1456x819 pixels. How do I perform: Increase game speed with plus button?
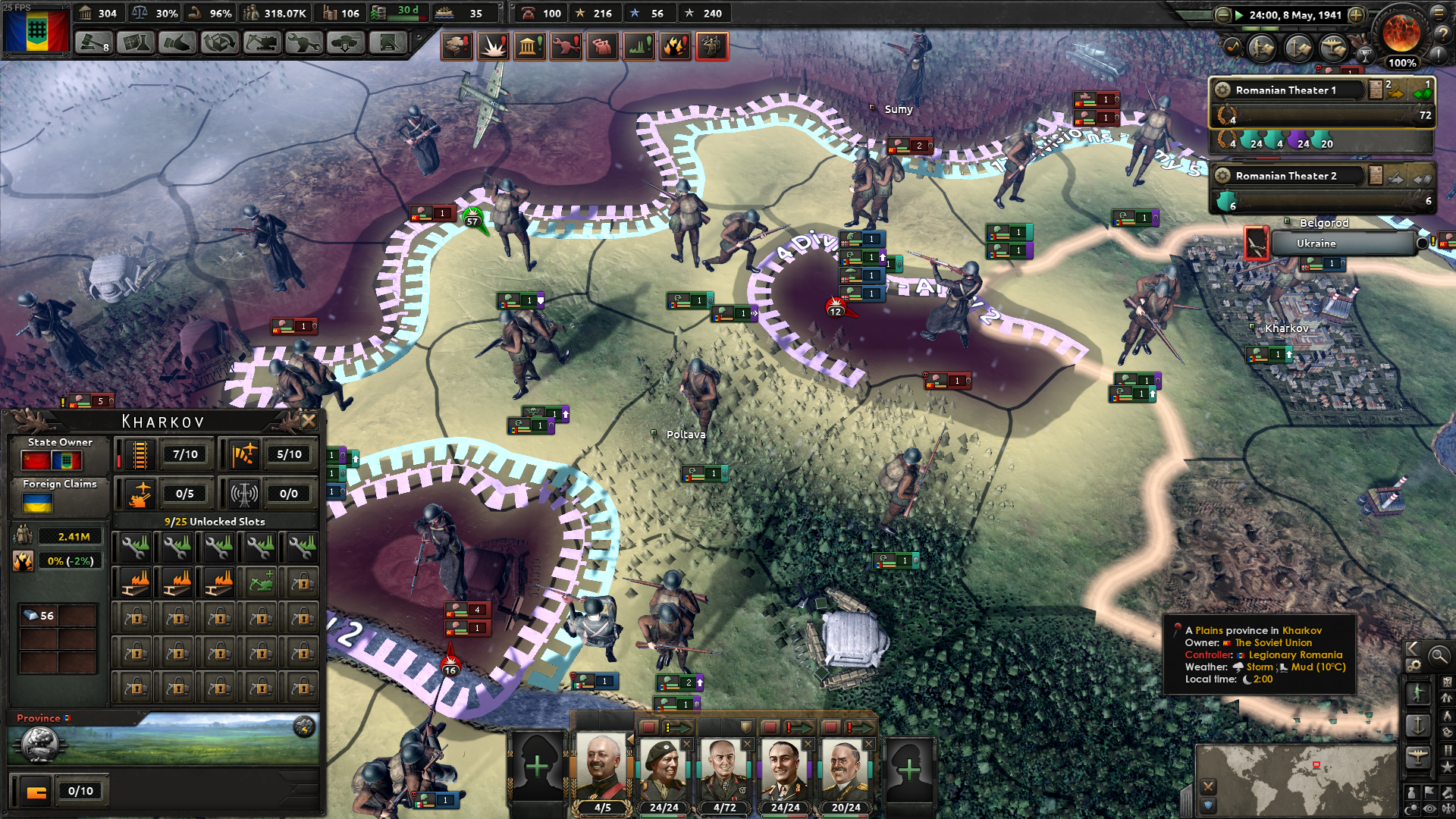(1356, 14)
